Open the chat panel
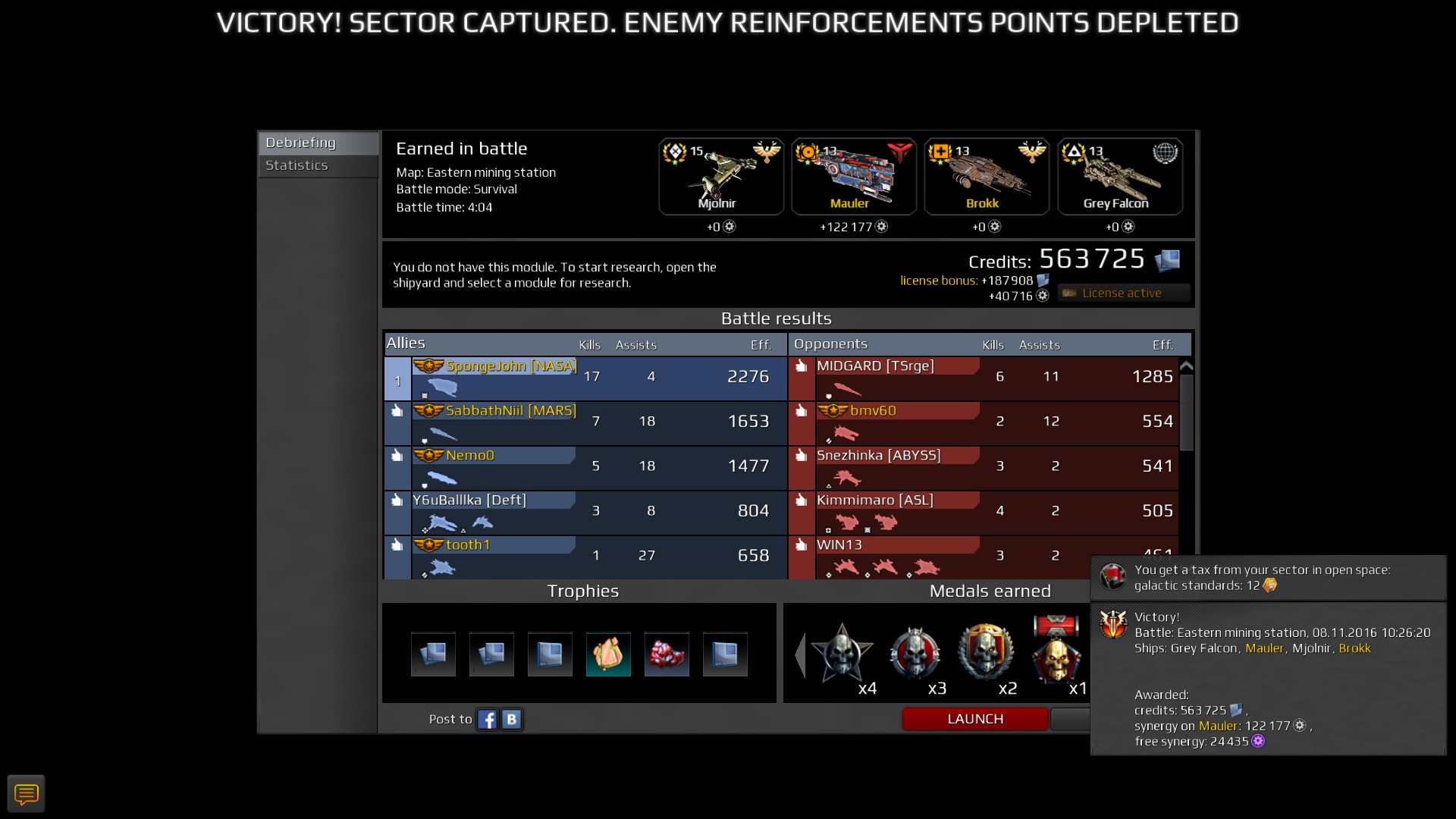Image resolution: width=1456 pixels, height=819 pixels. (27, 793)
